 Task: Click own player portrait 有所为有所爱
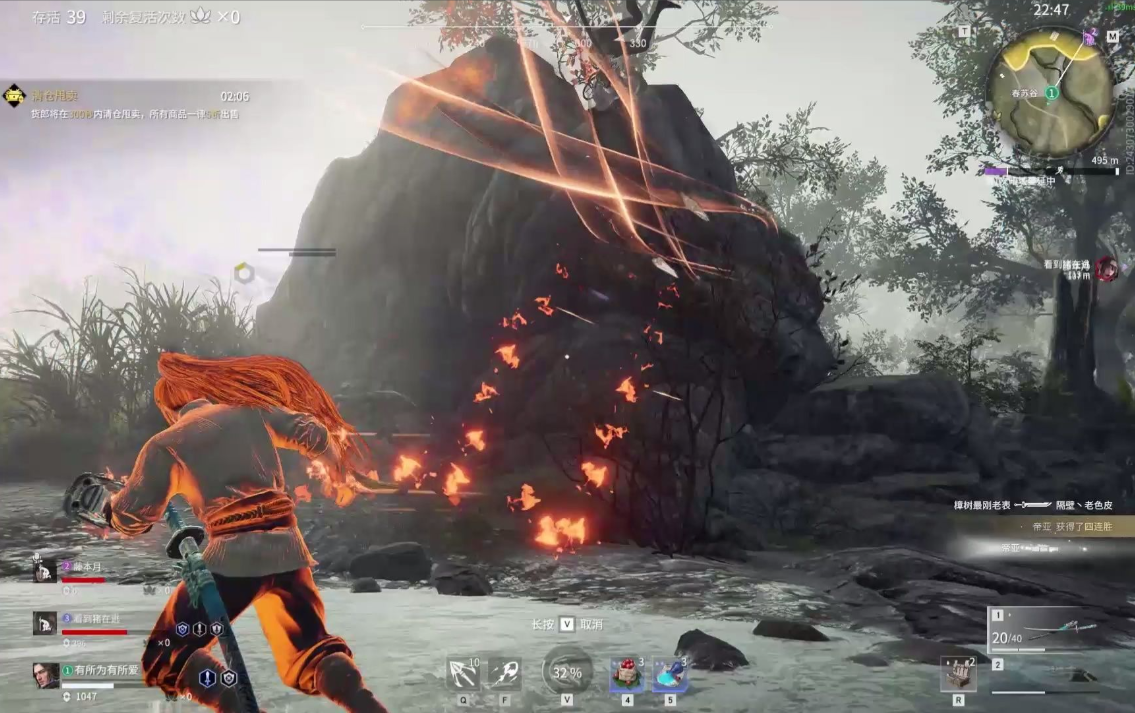point(45,675)
